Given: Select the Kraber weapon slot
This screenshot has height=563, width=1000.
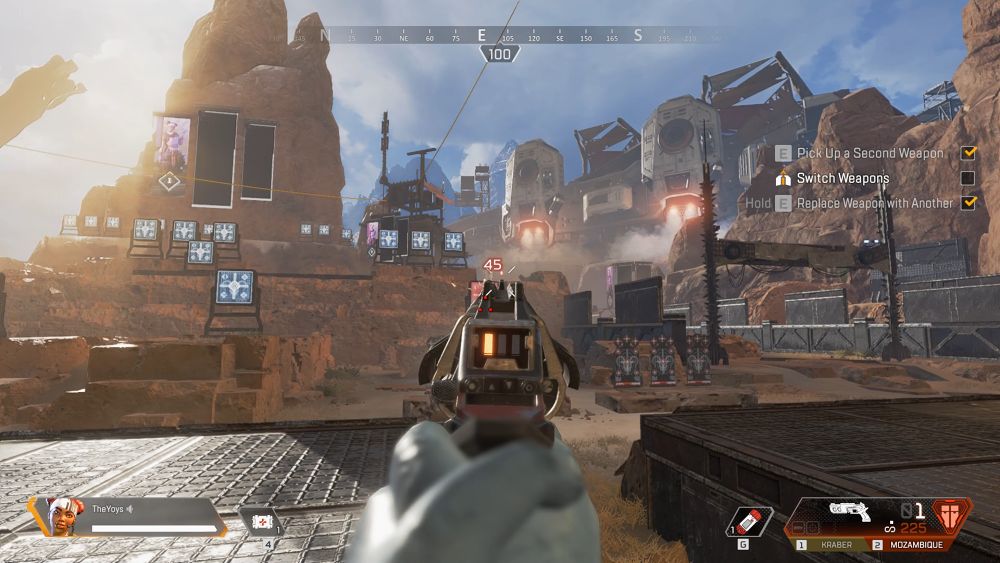Looking at the screenshot, I should (831, 545).
